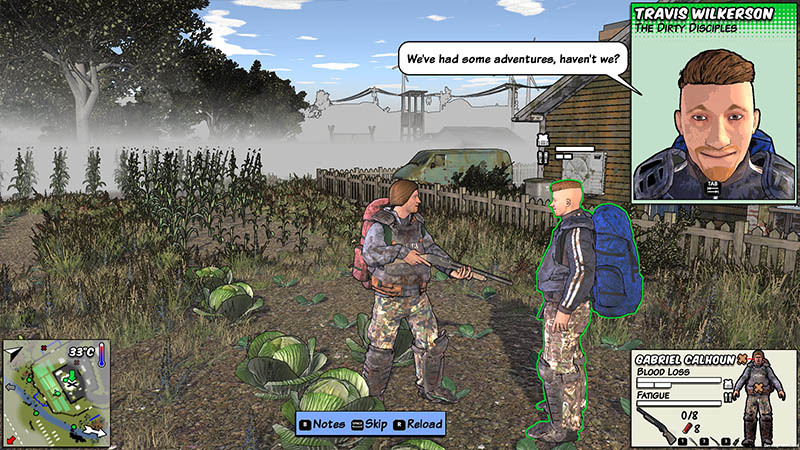Click the Gabriel Calhoun character name
Viewport: 800px width, 450px height.
[x=683, y=360]
